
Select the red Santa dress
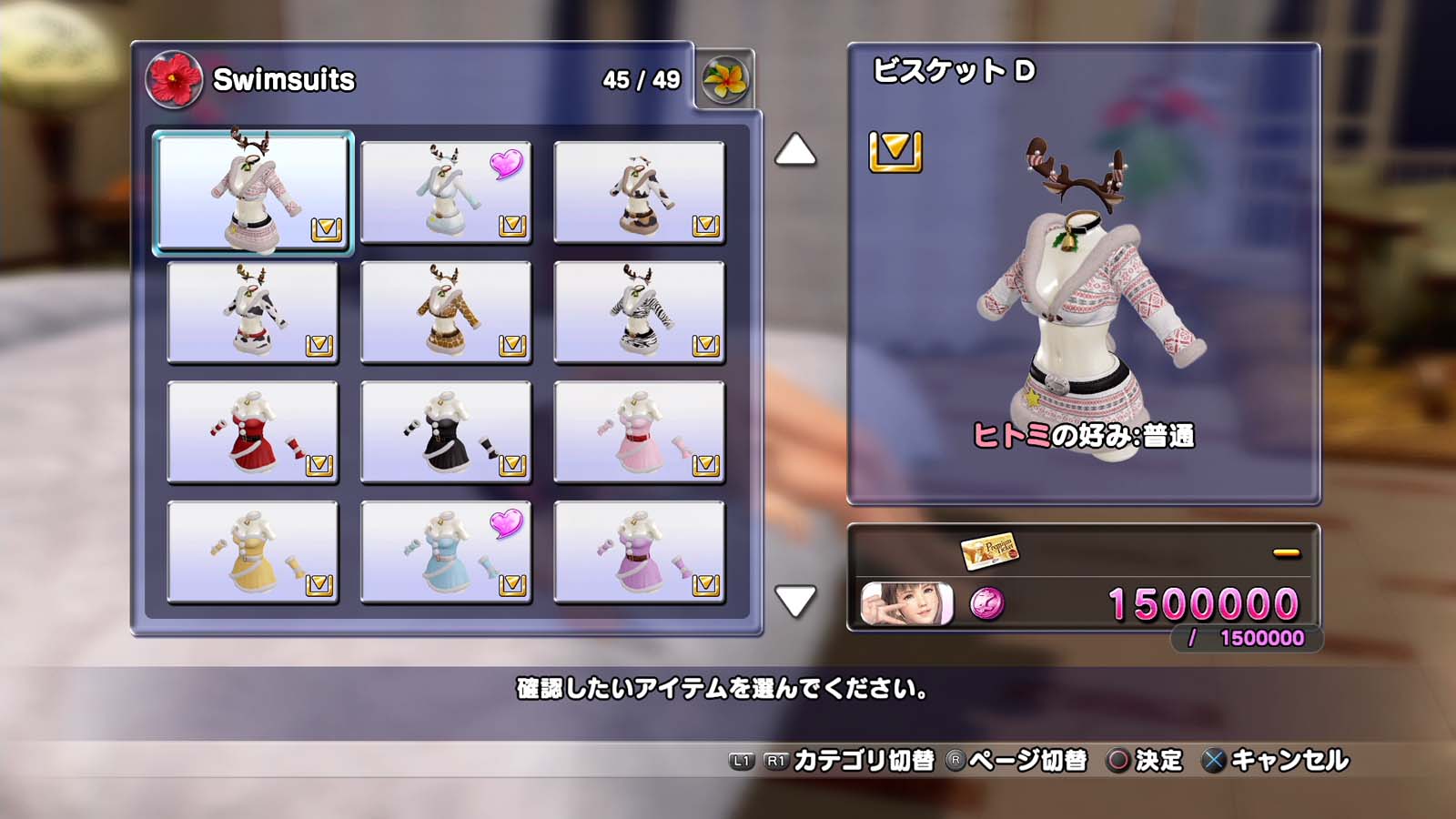253,432
